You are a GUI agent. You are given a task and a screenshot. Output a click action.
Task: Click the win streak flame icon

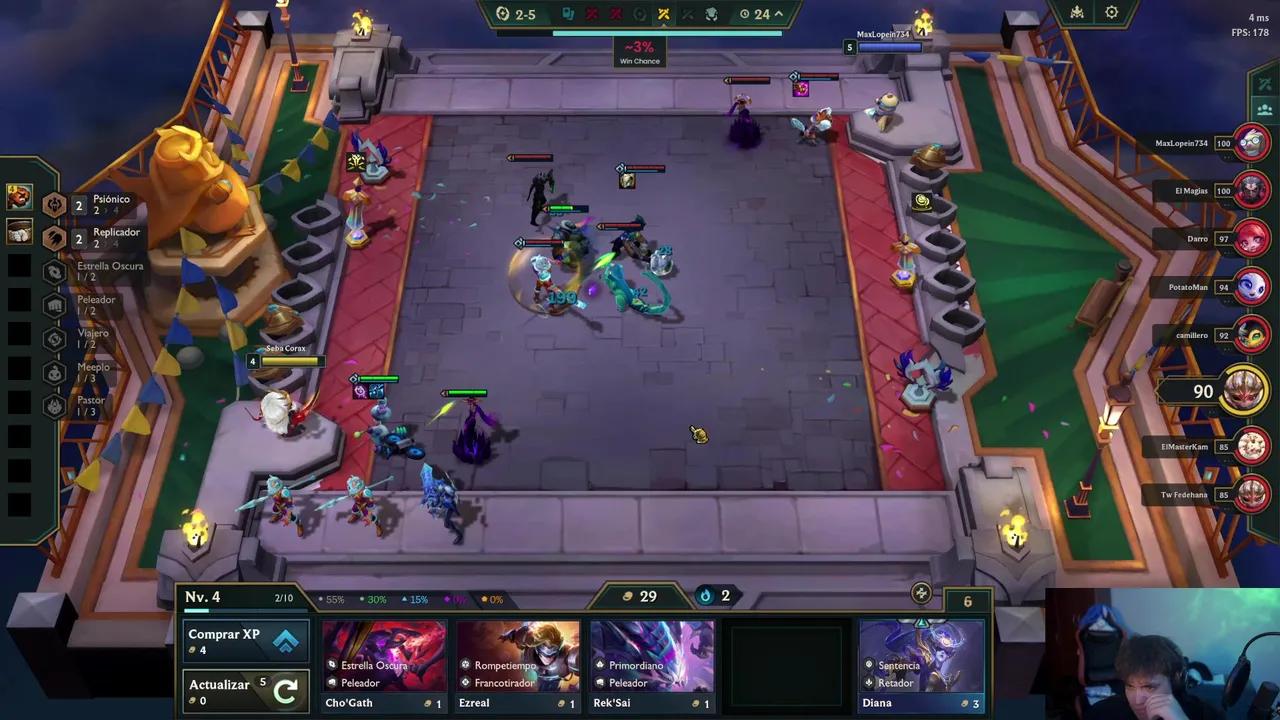click(704, 596)
